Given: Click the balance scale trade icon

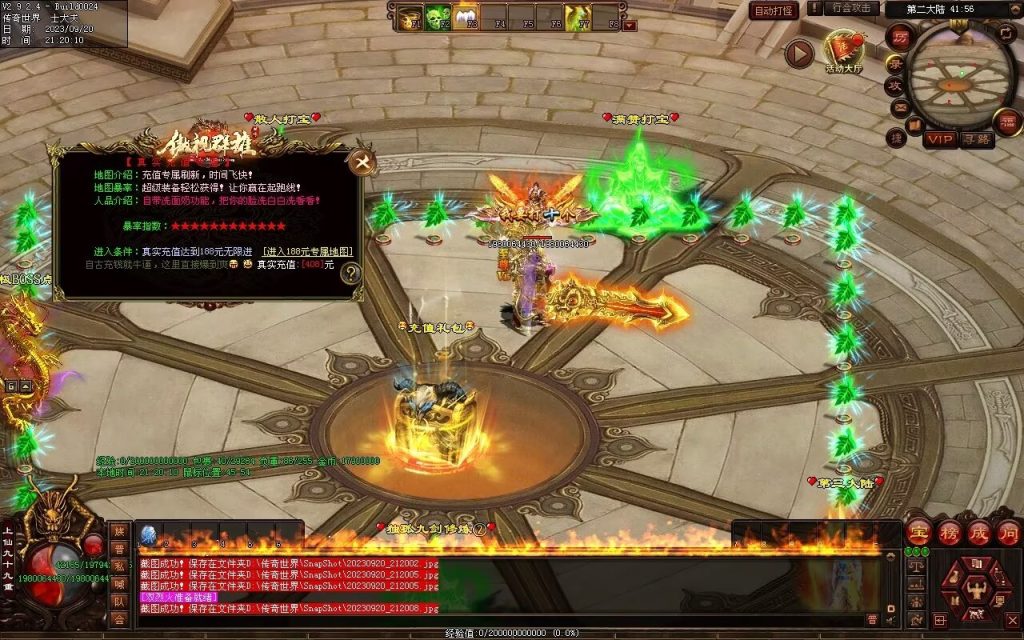Looking at the screenshot, I should point(915,566).
